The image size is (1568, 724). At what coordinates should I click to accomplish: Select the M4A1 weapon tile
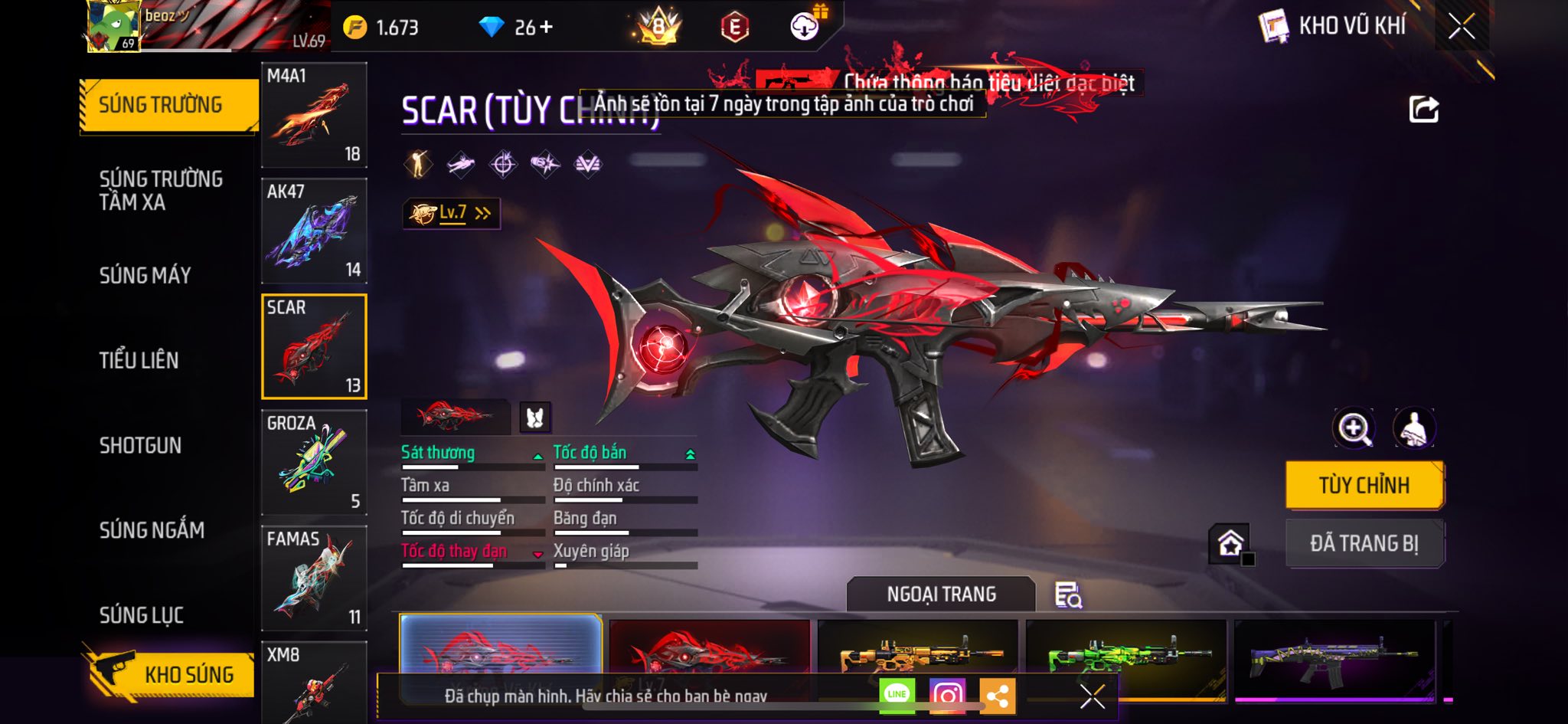tap(314, 115)
